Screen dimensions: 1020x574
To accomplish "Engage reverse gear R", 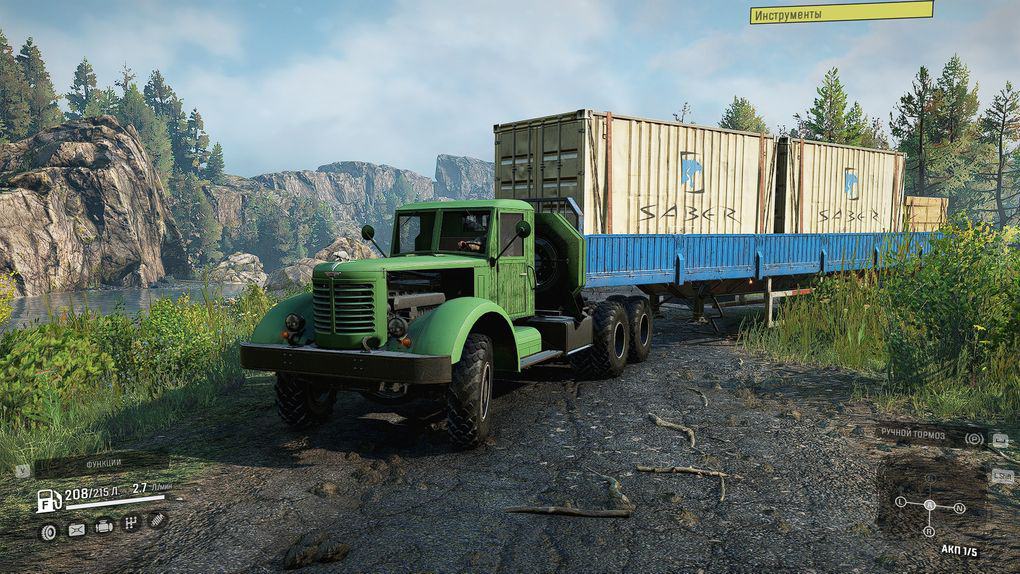I will pyautogui.click(x=929, y=532).
